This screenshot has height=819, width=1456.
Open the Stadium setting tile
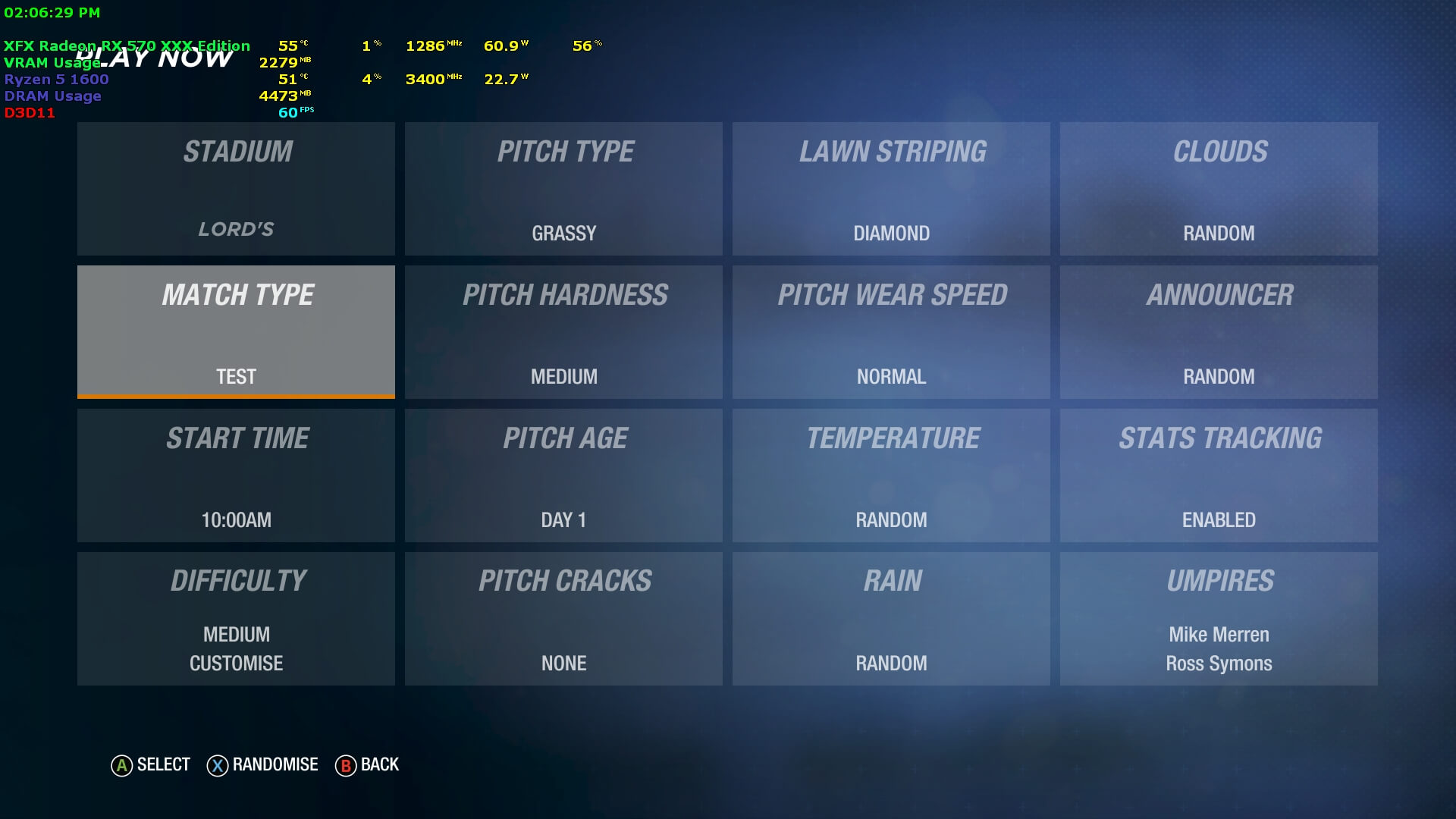click(236, 189)
